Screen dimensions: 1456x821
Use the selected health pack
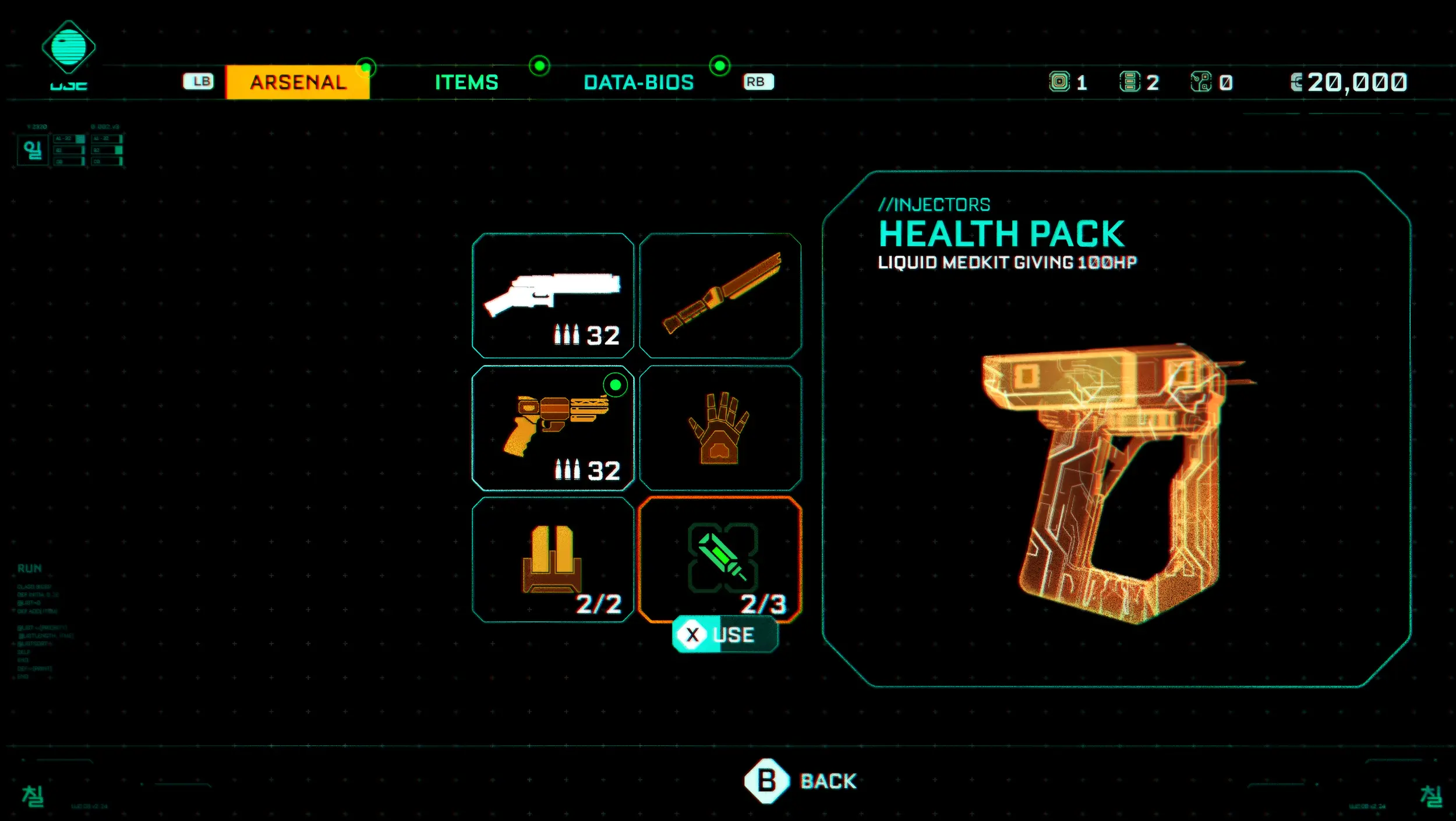coord(725,635)
